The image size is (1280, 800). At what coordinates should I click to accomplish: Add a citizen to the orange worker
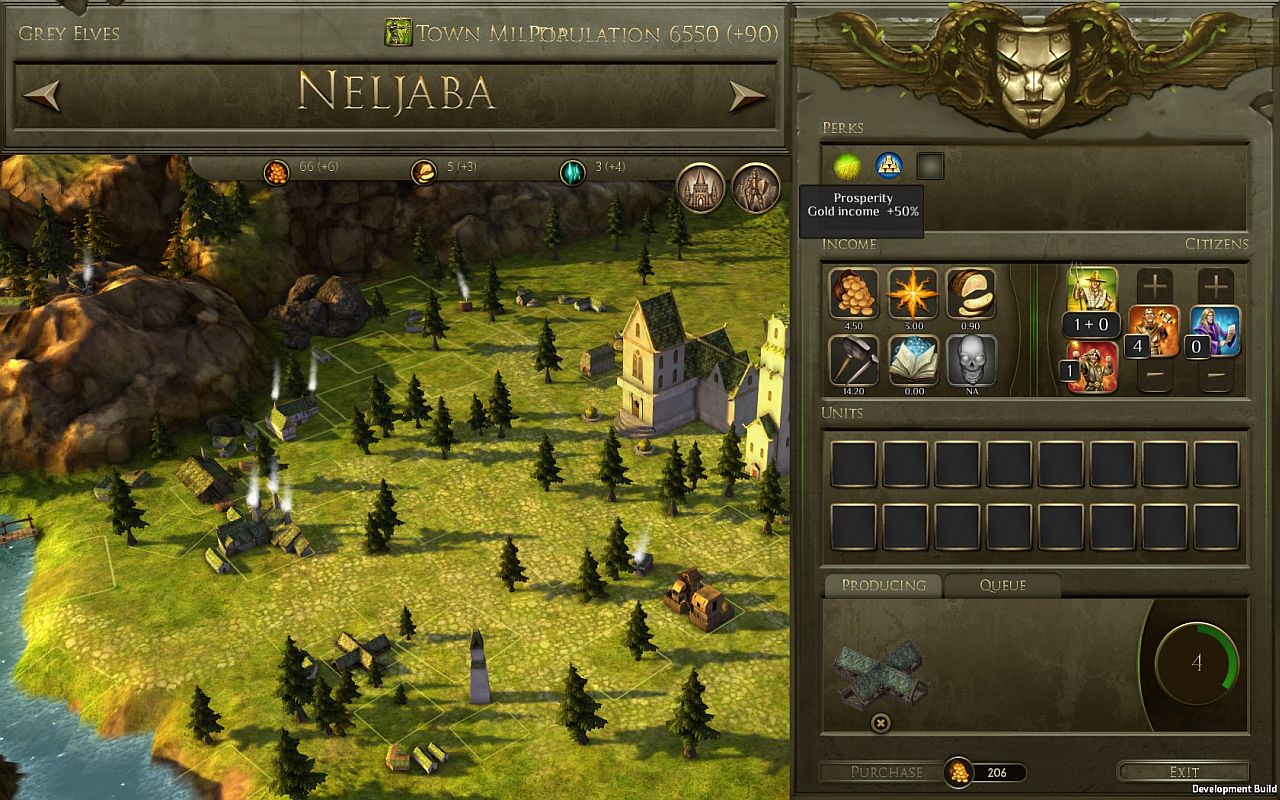click(x=1155, y=286)
